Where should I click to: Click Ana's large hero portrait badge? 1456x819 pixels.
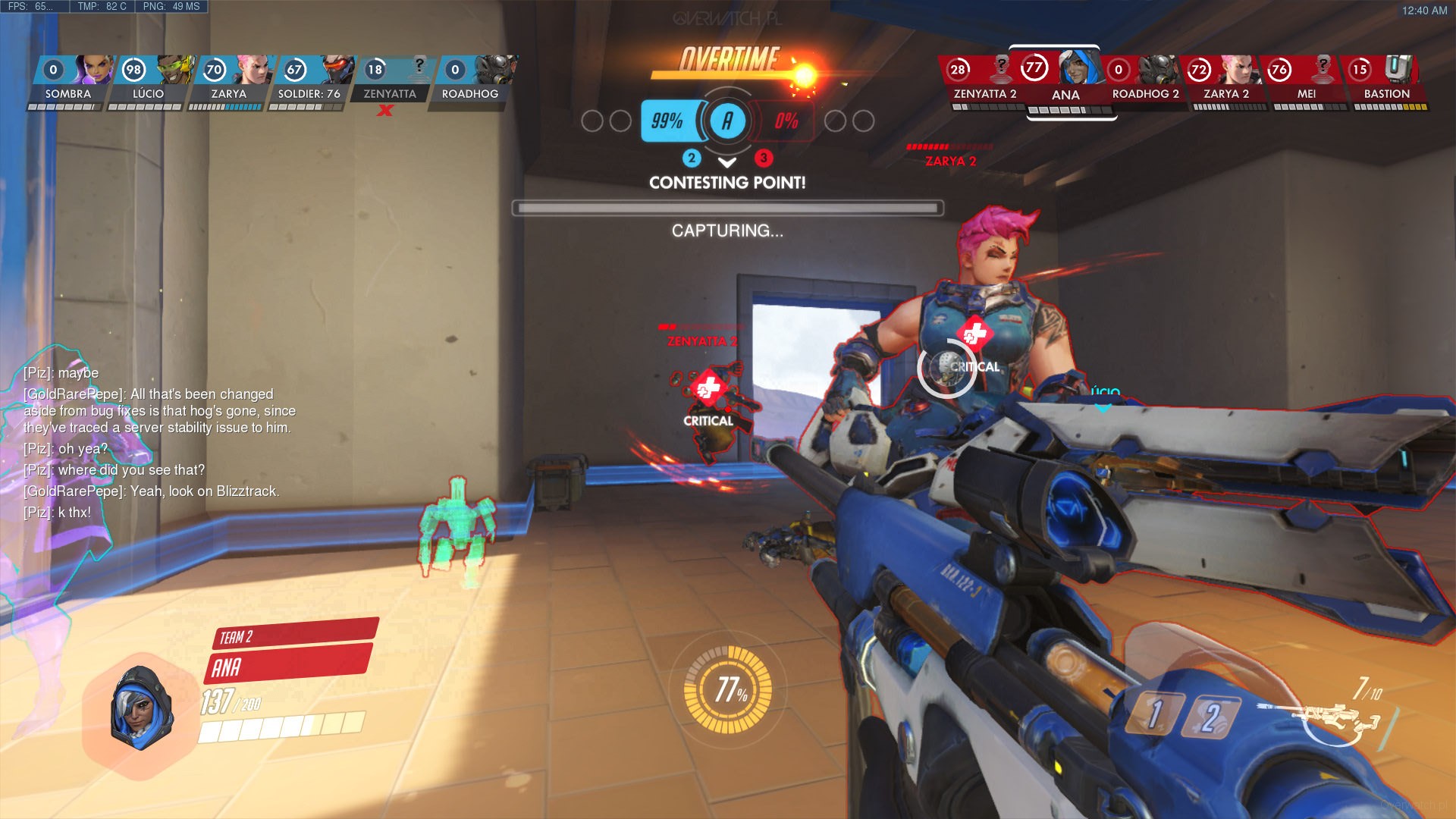point(140,708)
